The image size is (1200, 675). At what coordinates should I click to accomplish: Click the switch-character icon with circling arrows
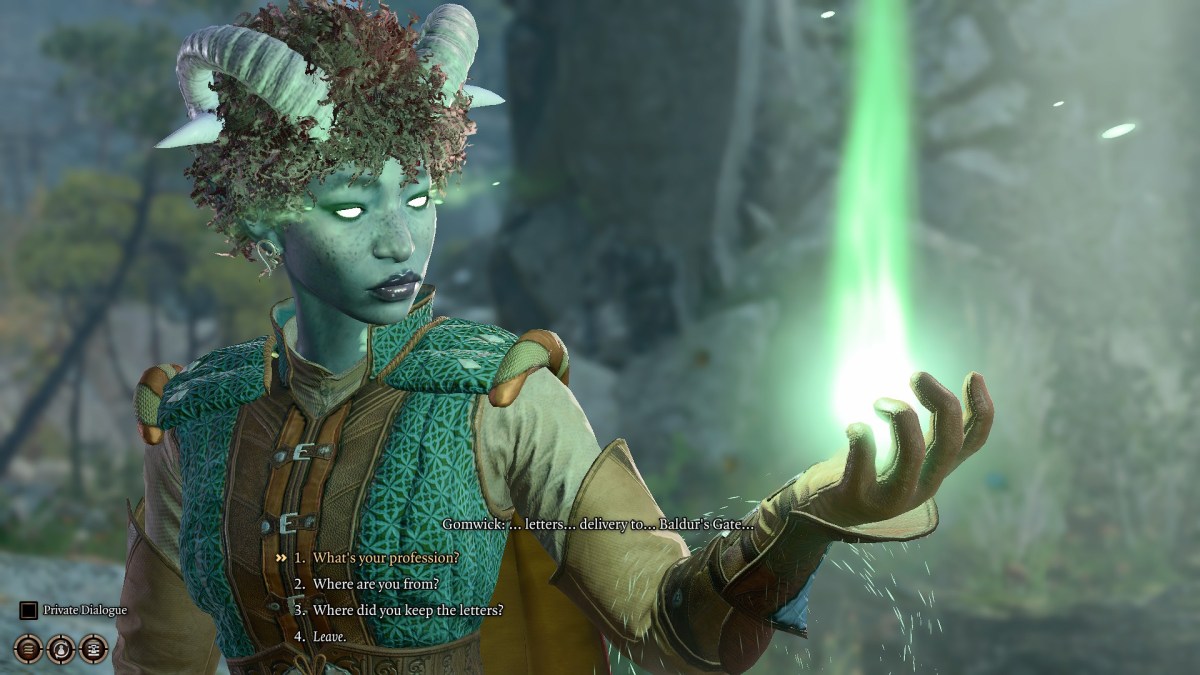click(61, 649)
